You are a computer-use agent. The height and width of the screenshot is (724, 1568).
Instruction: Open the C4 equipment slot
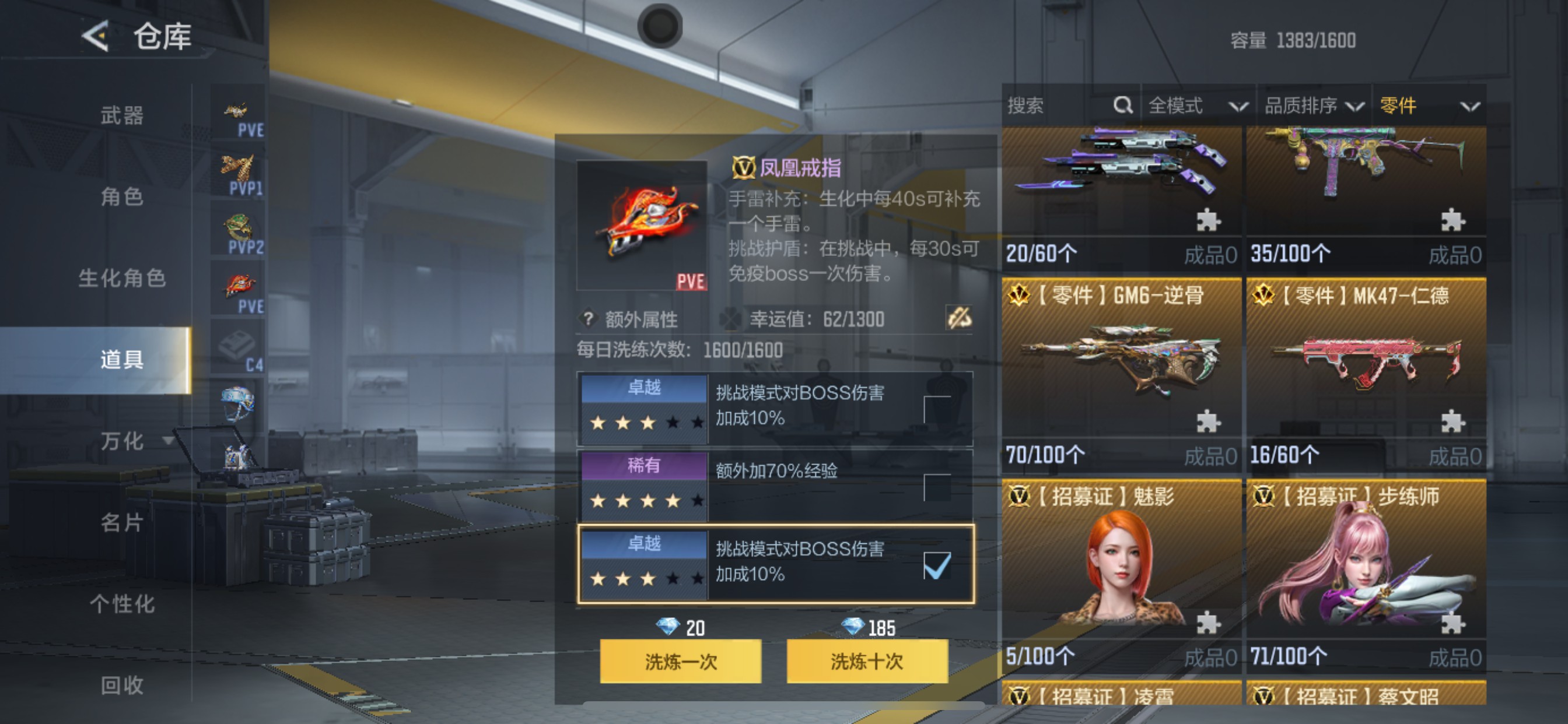237,347
